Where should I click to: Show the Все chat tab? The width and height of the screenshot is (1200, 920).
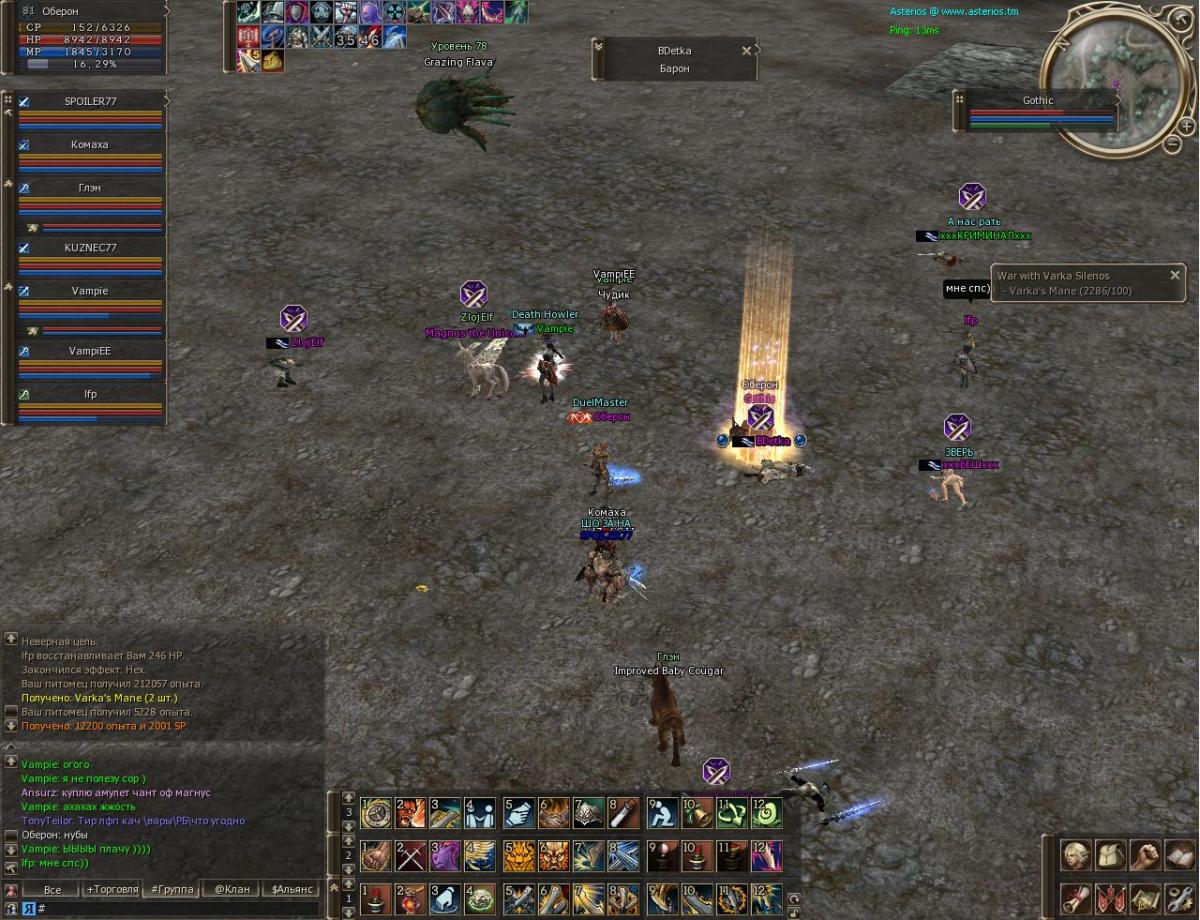point(52,889)
